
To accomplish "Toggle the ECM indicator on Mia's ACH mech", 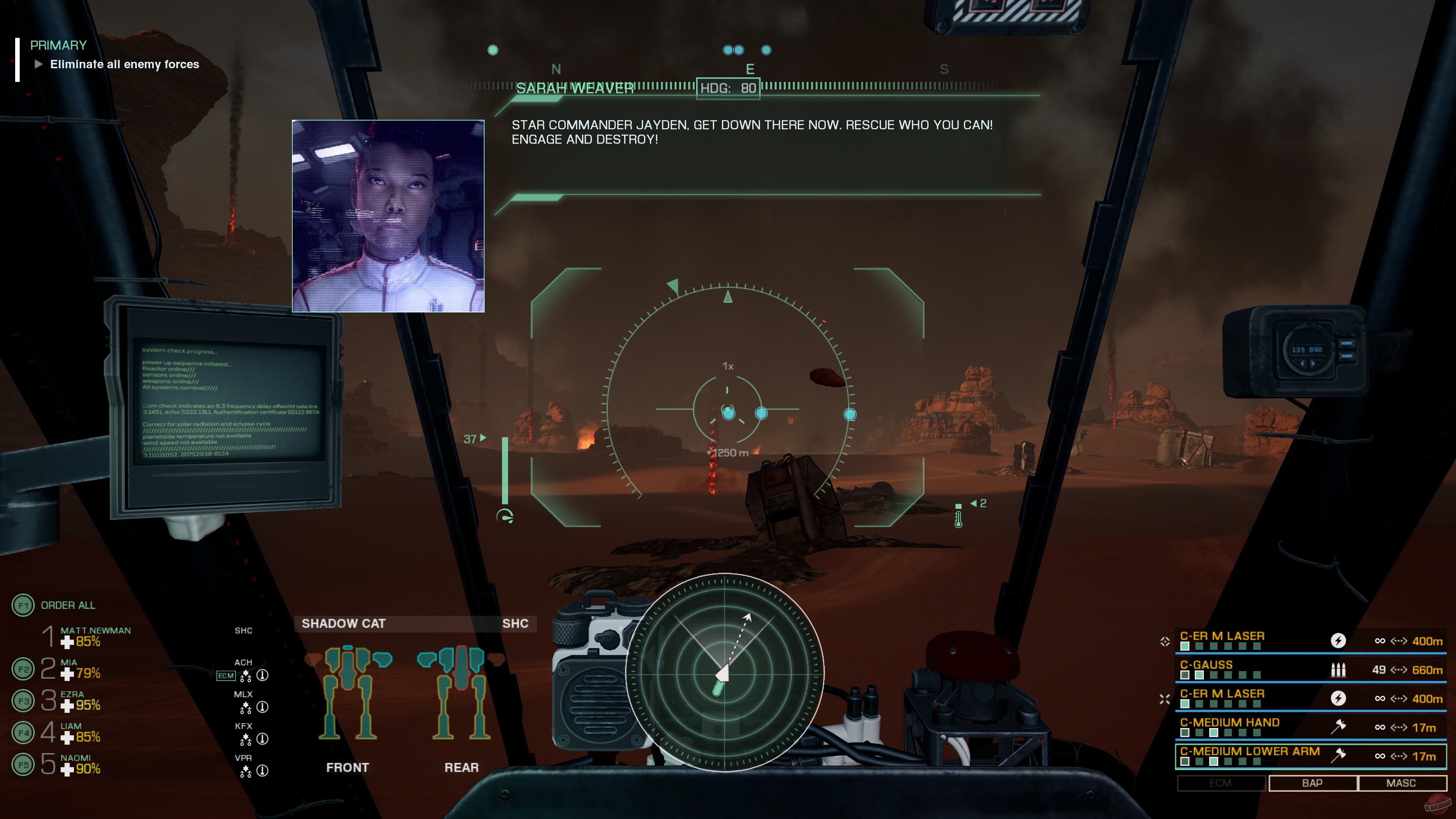I will point(226,675).
